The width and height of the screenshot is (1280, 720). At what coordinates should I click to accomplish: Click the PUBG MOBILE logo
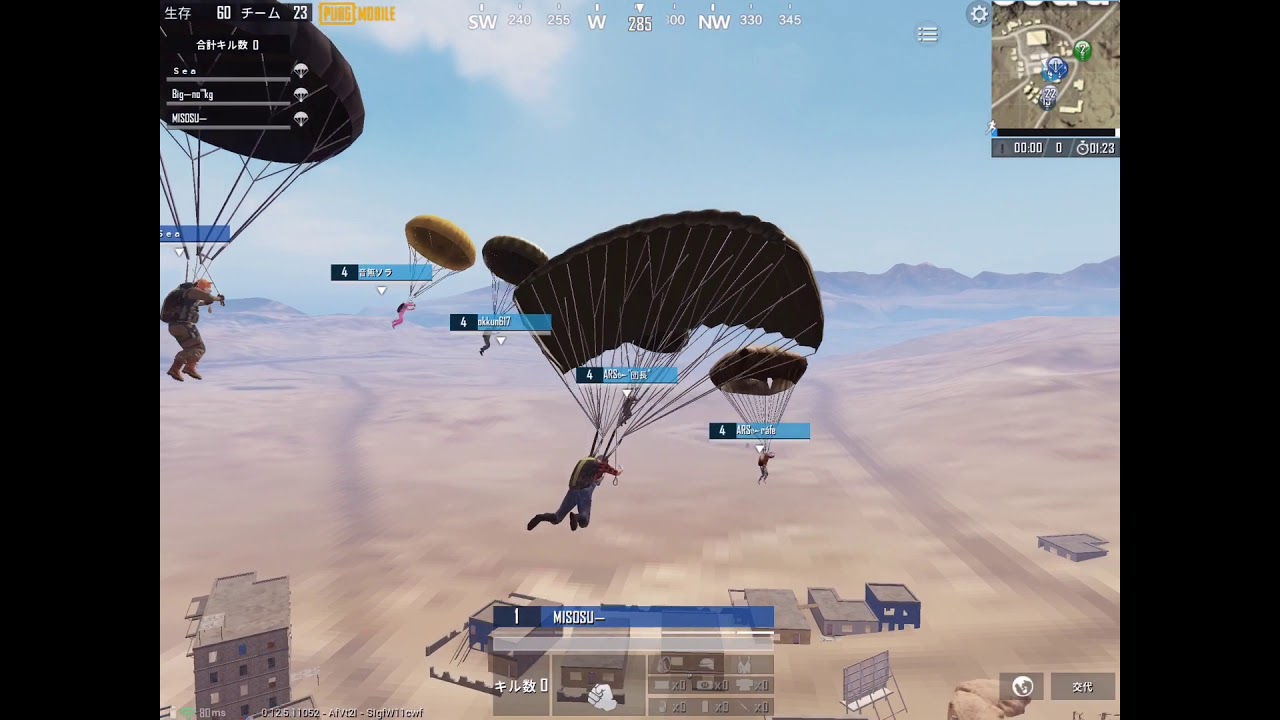coord(355,14)
